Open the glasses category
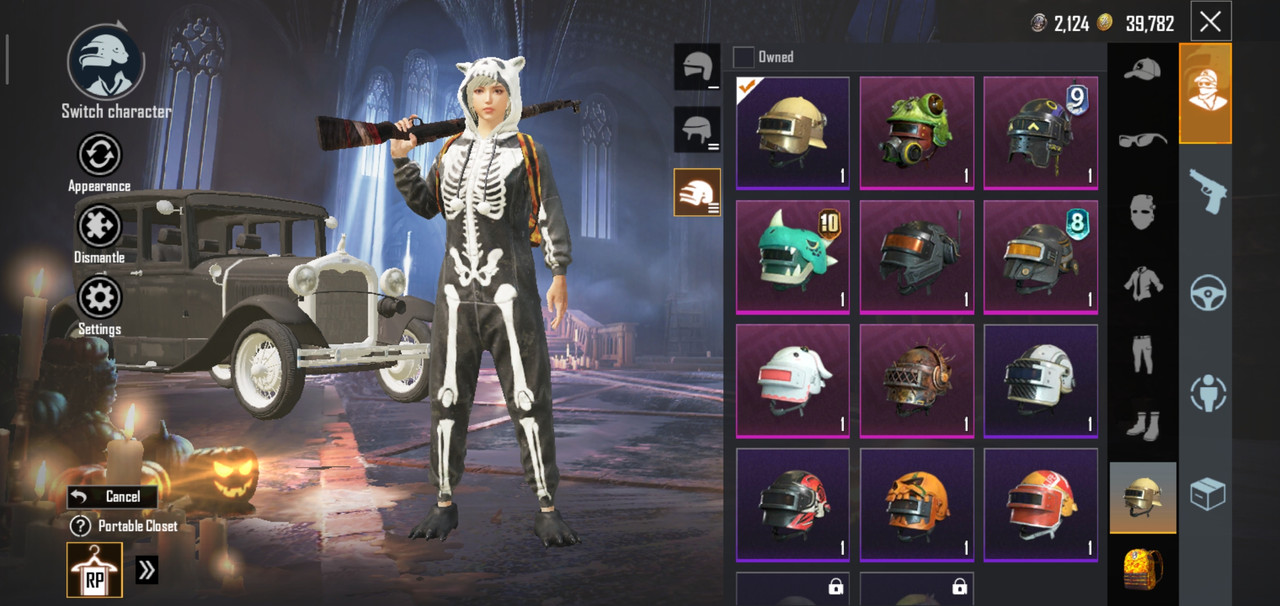Viewport: 1280px width, 606px height. pyautogui.click(x=1143, y=140)
